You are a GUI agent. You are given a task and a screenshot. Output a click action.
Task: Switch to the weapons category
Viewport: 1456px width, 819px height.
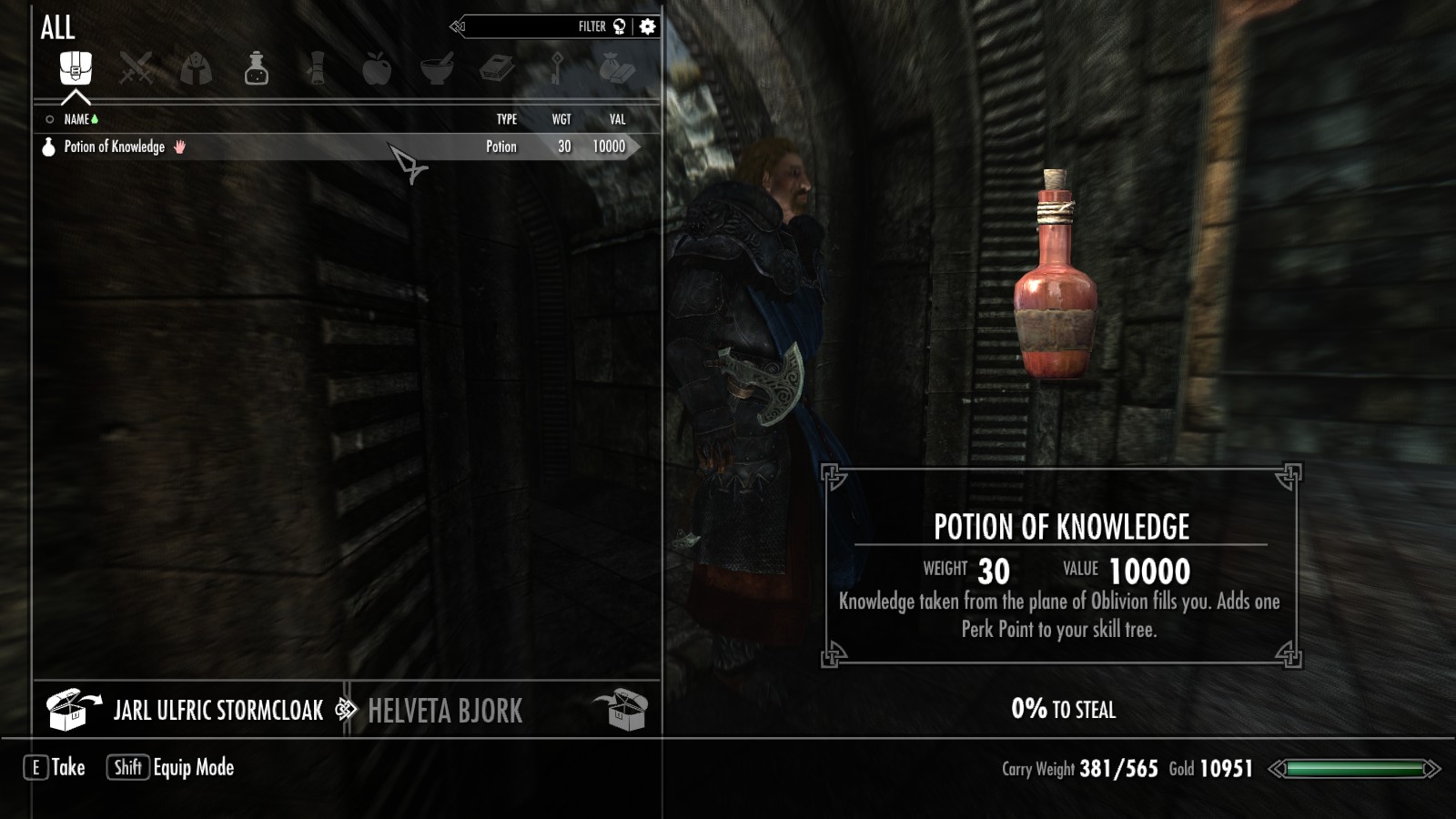click(x=136, y=68)
